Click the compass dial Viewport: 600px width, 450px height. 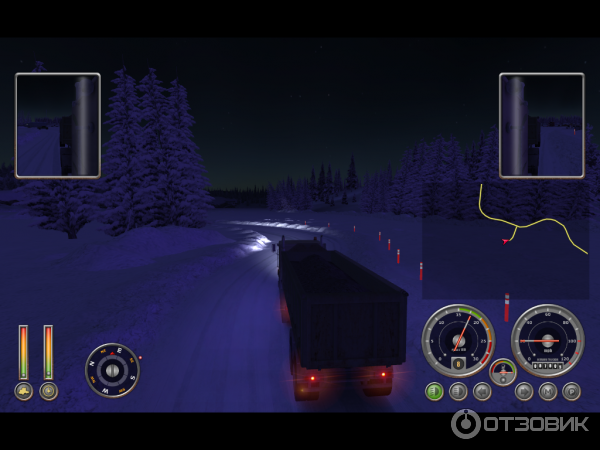pos(112,370)
